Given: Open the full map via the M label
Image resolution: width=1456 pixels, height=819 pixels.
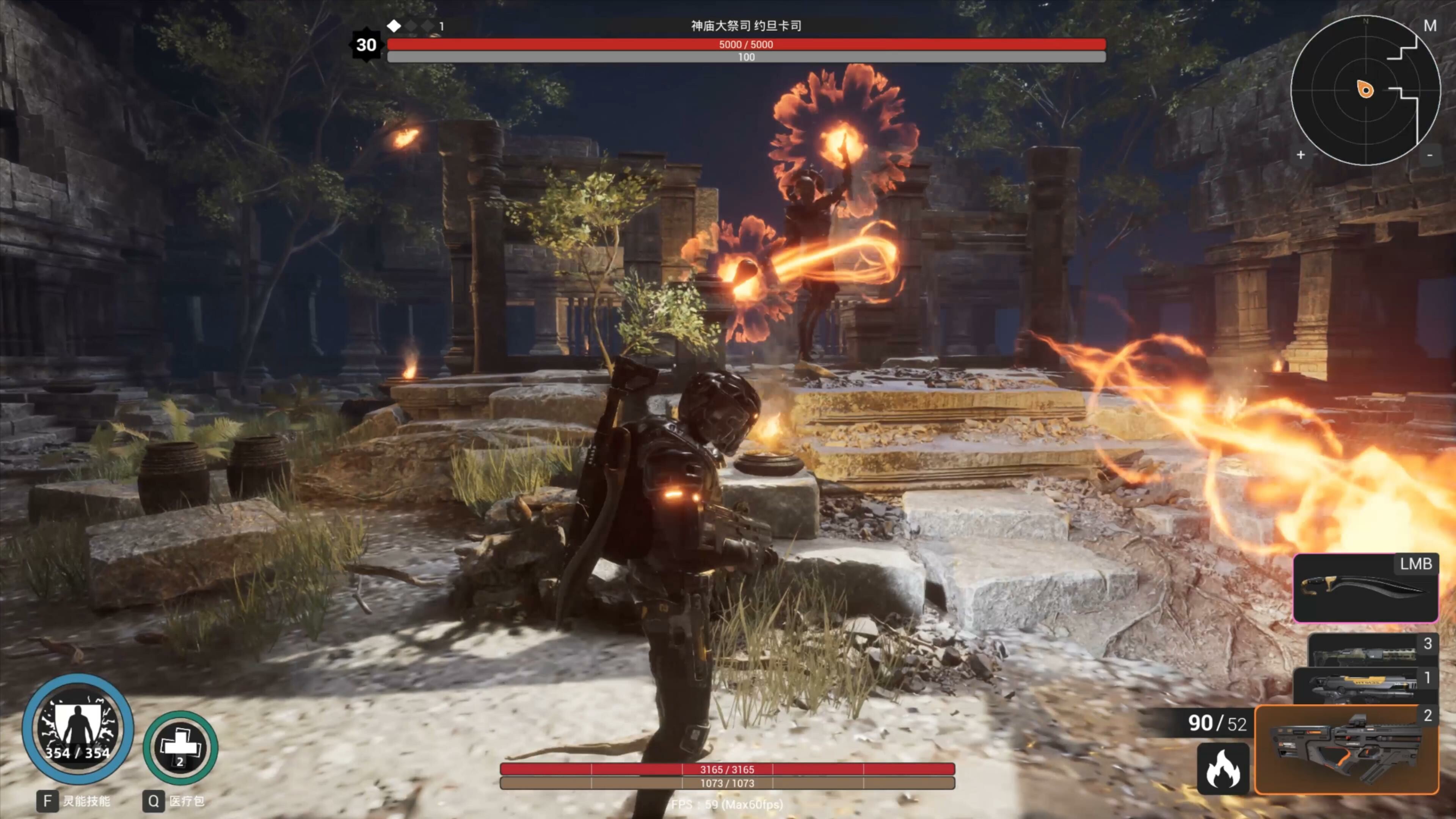Looking at the screenshot, I should [x=1431, y=25].
